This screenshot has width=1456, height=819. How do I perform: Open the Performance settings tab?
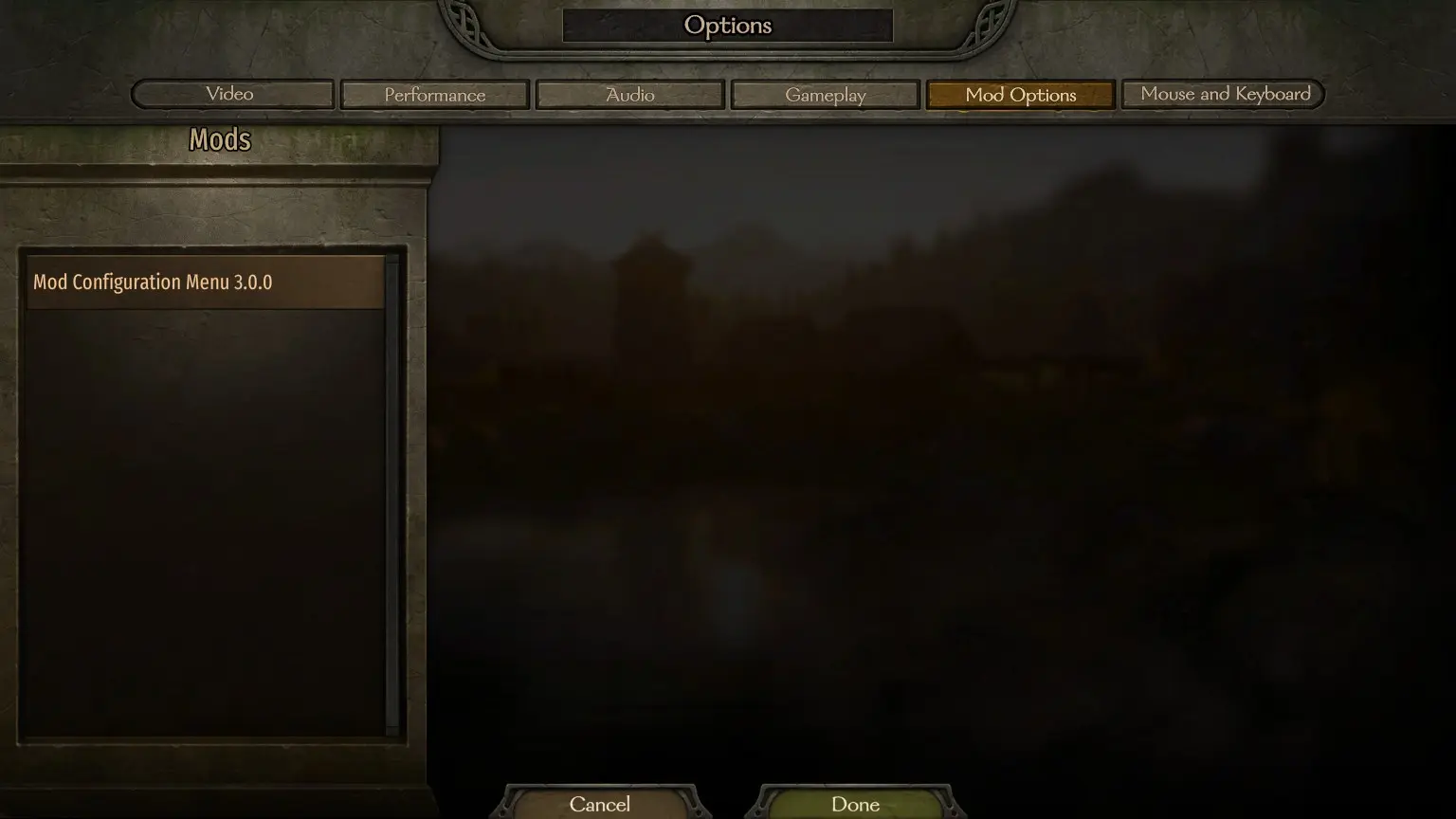[x=434, y=94]
